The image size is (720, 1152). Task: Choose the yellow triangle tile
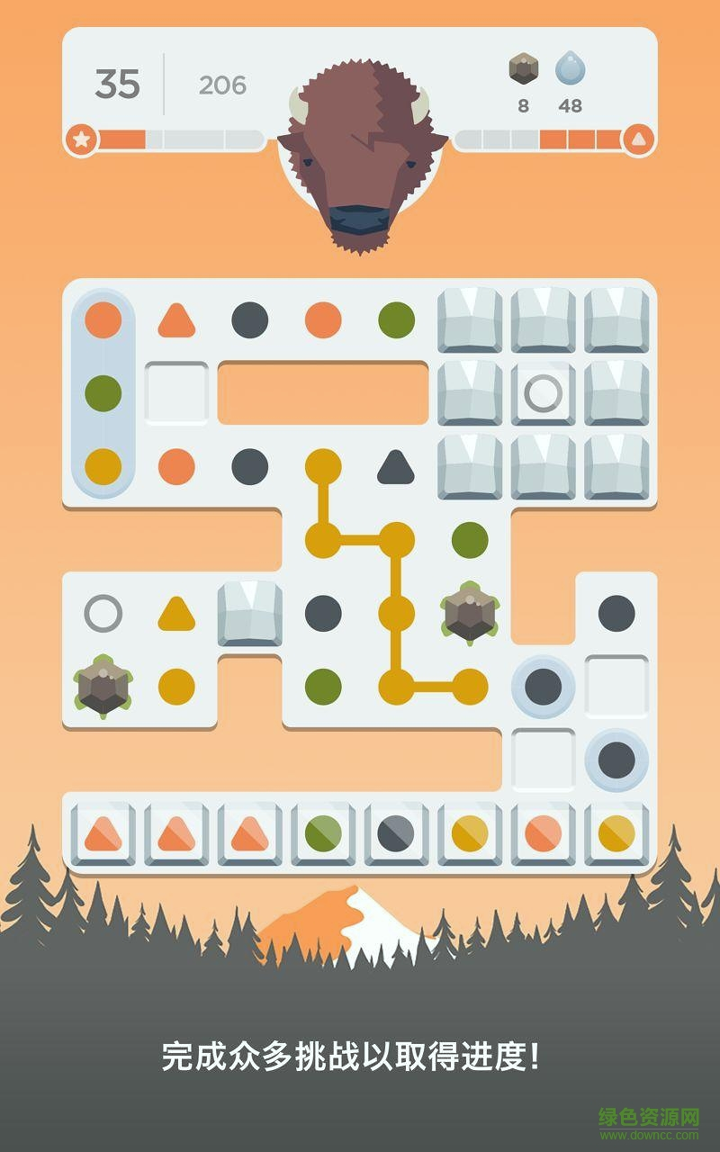coord(176,613)
